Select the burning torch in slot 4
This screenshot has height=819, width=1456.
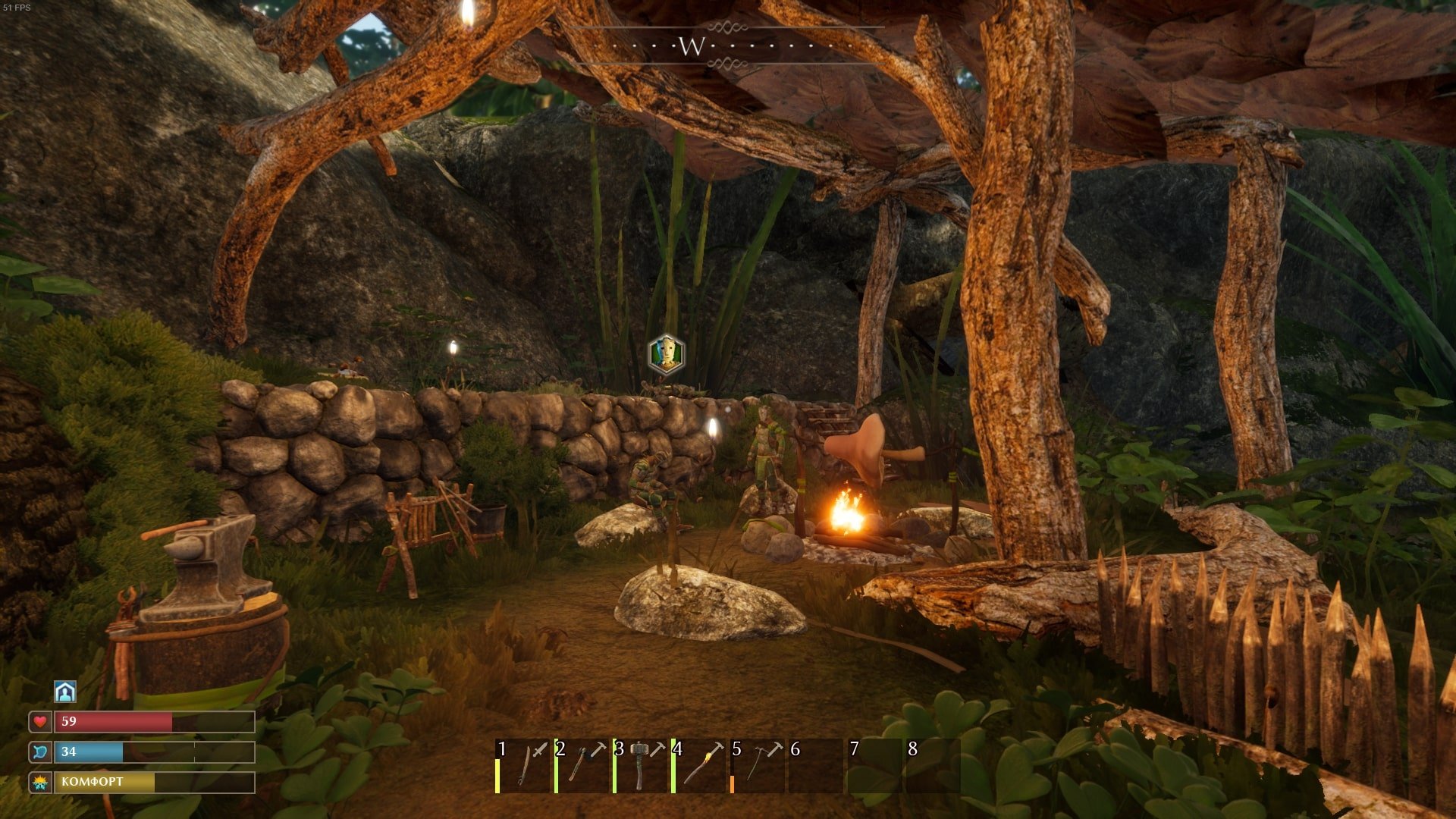(701, 766)
